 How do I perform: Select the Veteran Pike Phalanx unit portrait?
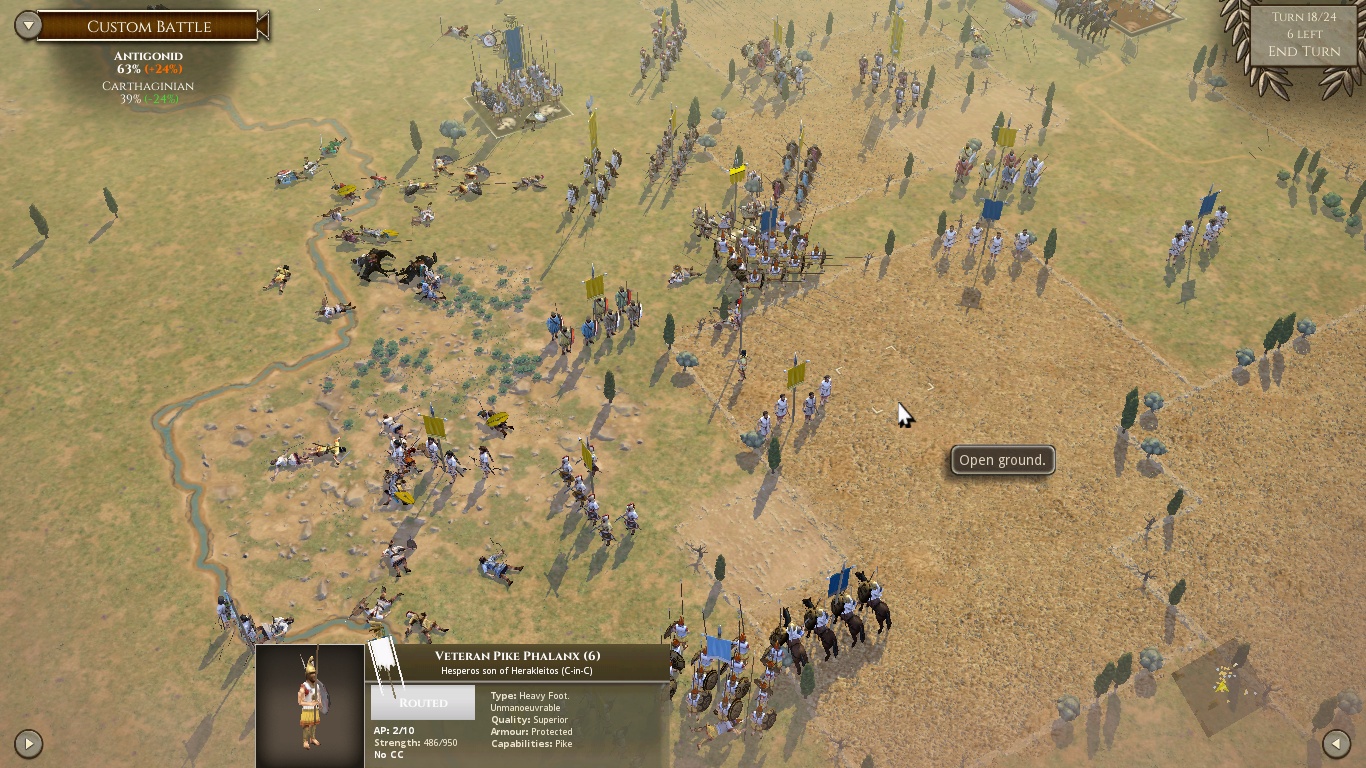click(310, 704)
